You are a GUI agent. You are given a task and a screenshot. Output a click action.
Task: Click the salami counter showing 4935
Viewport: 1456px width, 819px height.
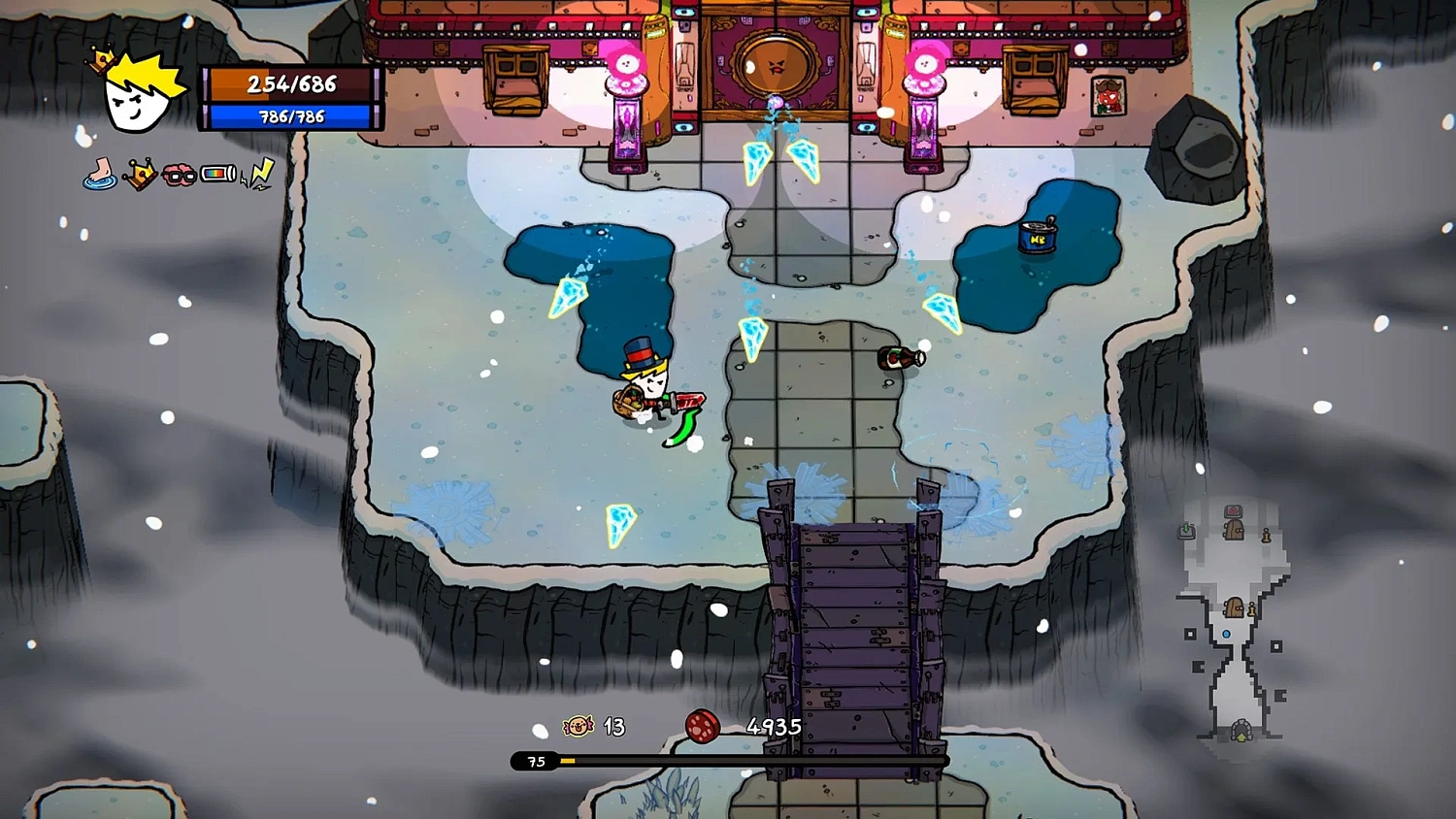[x=774, y=726]
